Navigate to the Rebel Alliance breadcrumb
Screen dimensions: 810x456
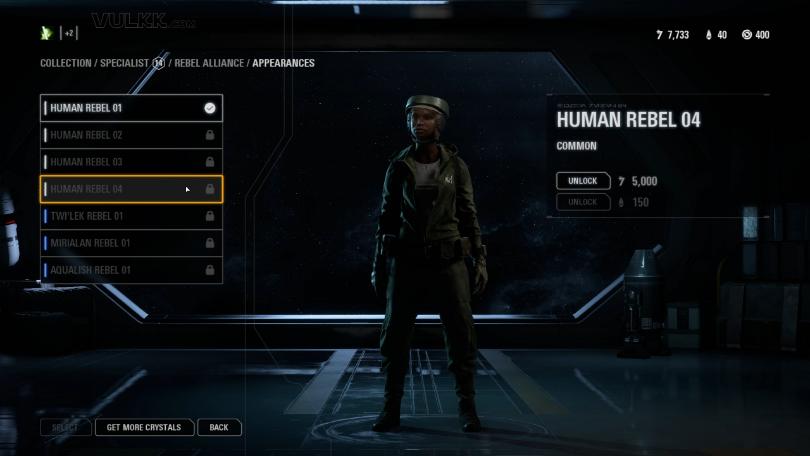(x=209, y=63)
